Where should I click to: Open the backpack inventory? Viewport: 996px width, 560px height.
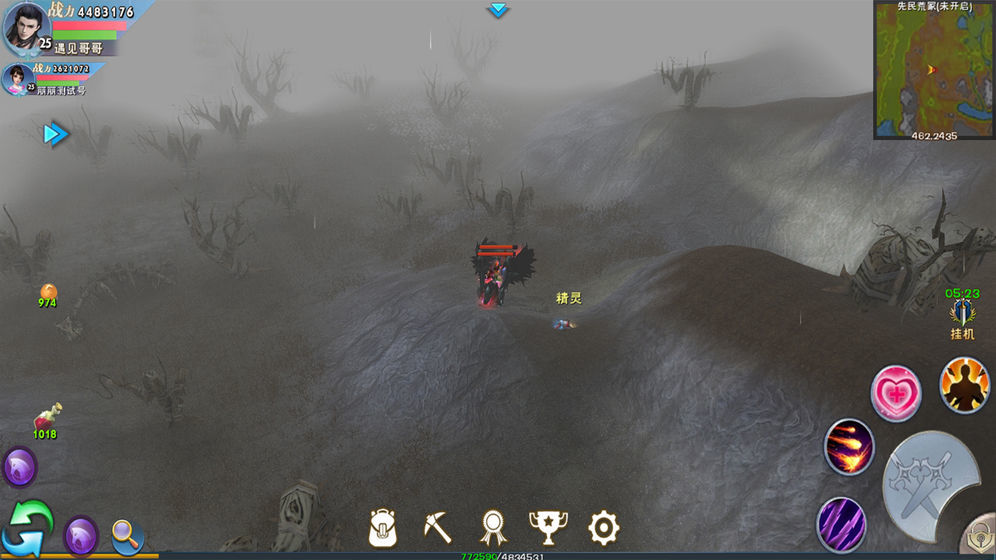coord(384,526)
